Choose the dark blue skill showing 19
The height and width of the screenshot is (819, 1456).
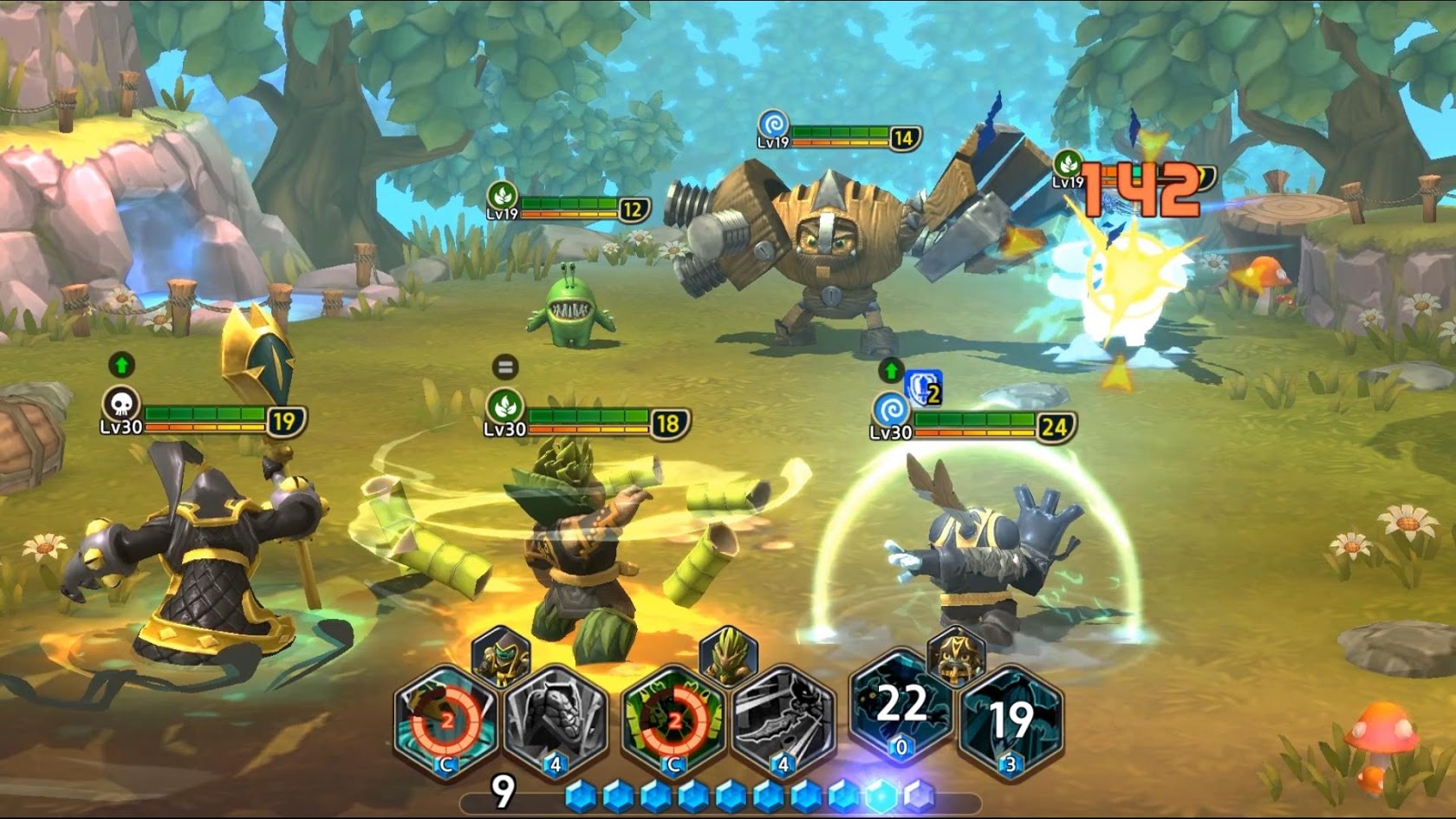point(1011,720)
